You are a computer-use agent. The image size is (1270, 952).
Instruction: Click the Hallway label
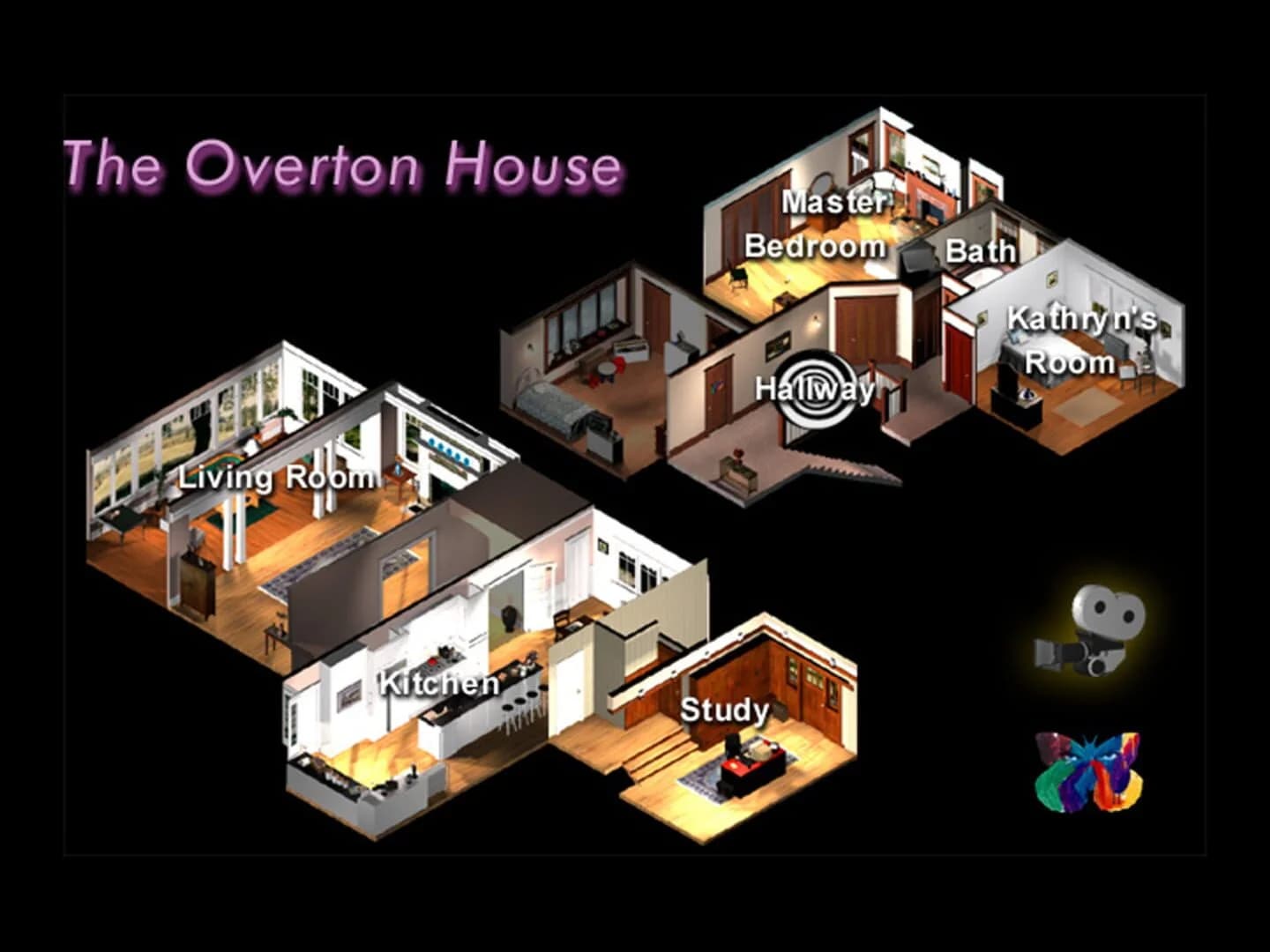coord(814,386)
